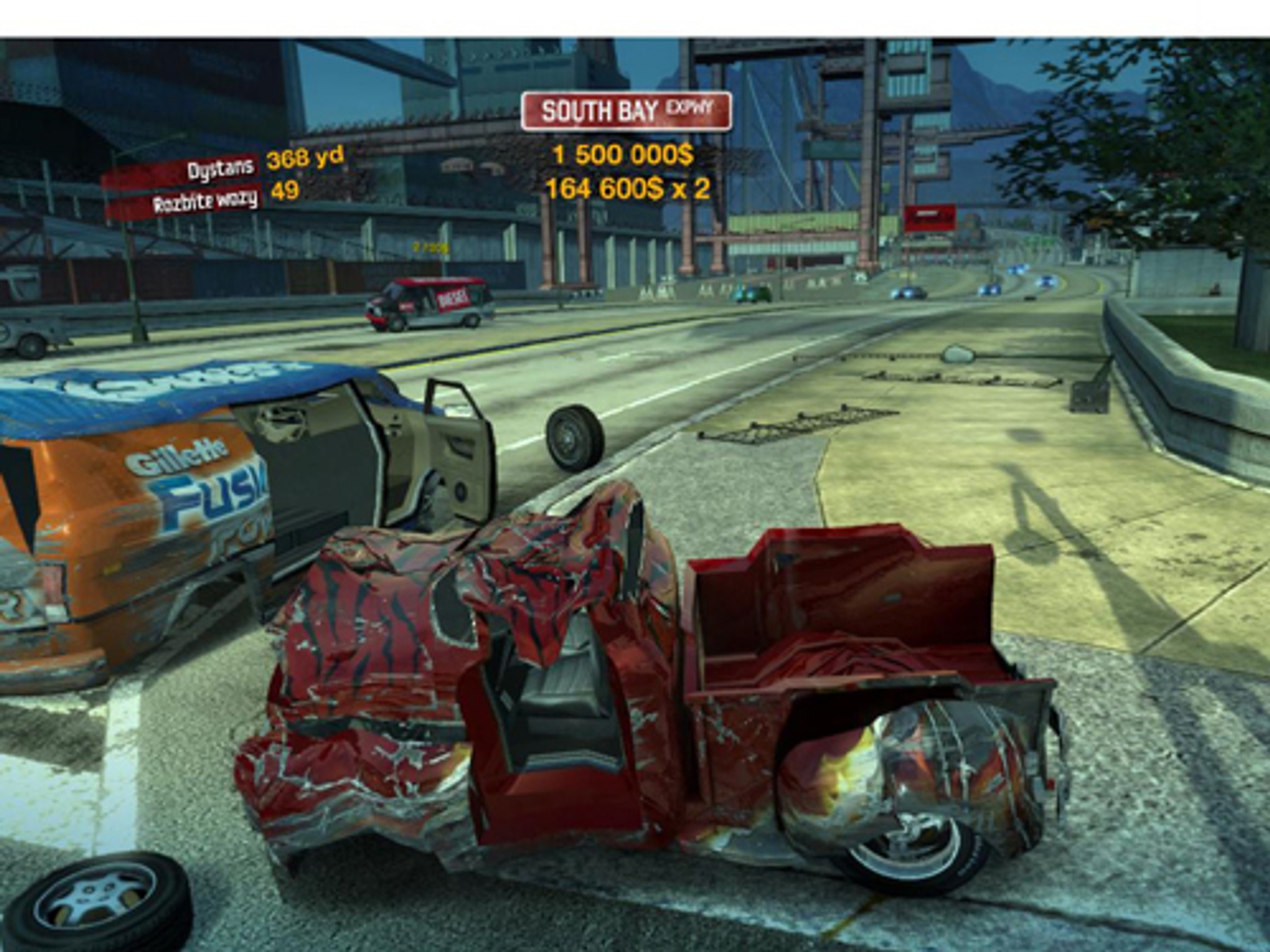Click the 368 yd distance value
Image resolution: width=1270 pixels, height=952 pixels.
305,159
